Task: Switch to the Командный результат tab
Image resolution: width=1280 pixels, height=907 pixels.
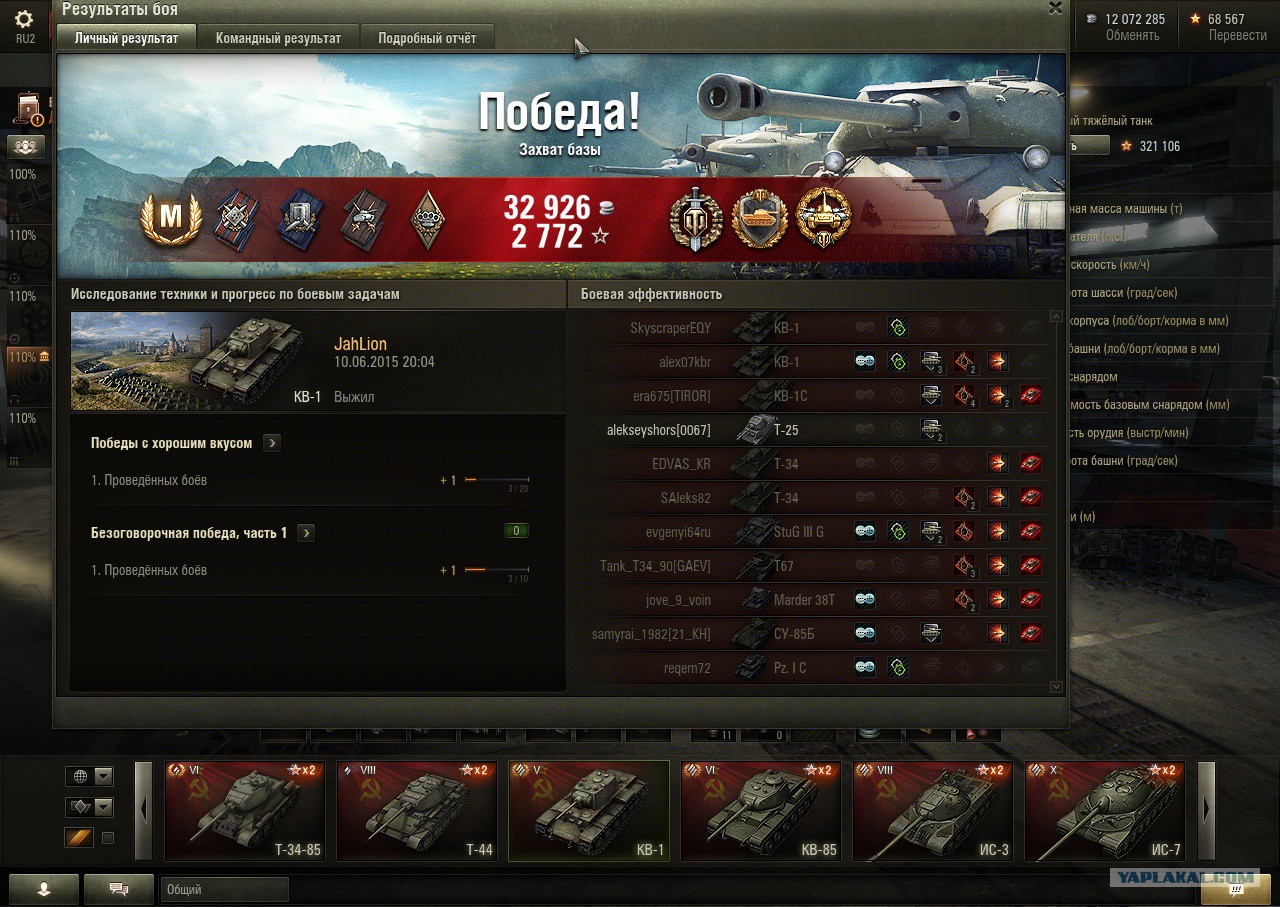Action: tap(278, 38)
